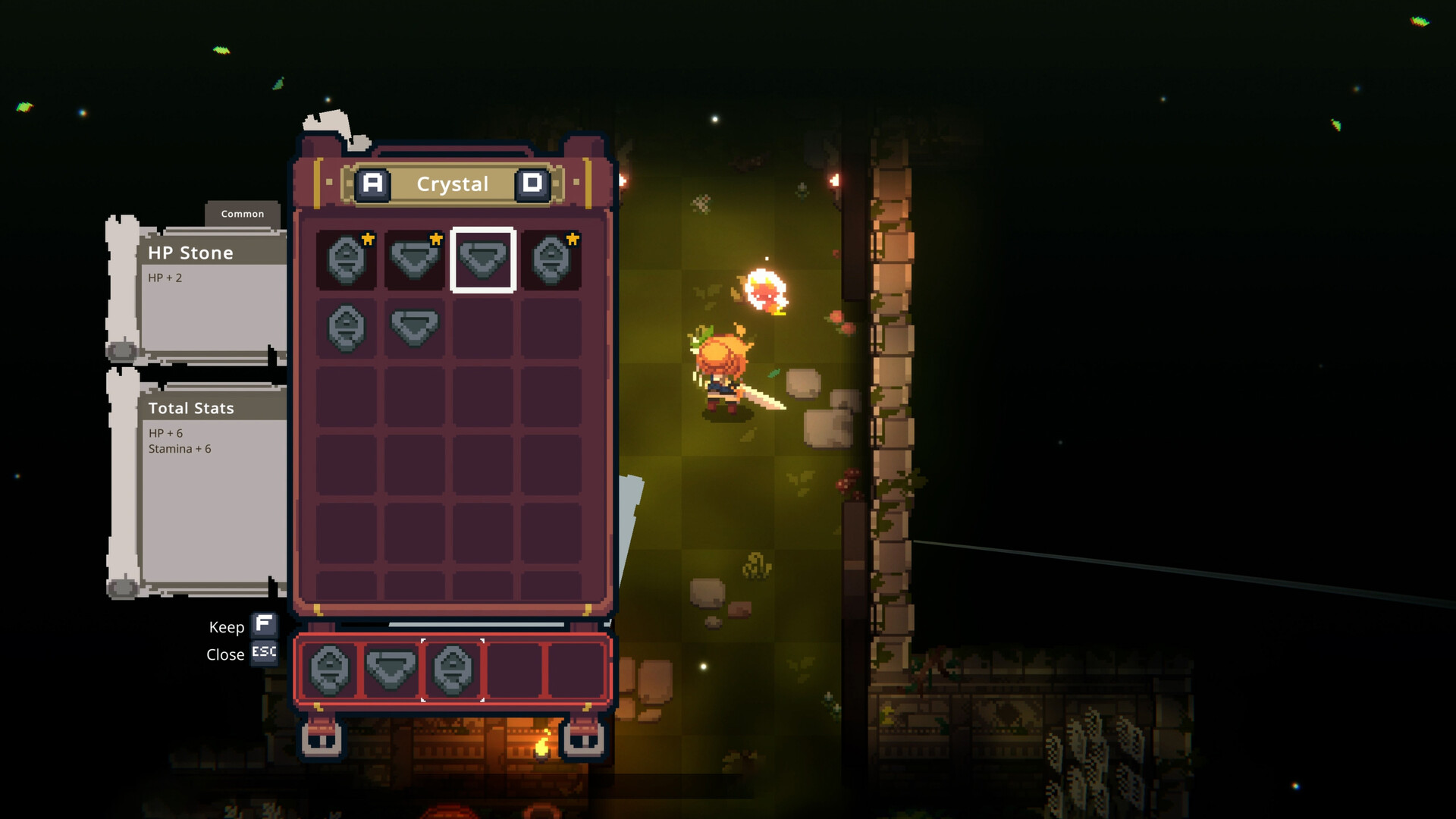Open the Crystal category header
1456x819 pixels.
pos(453,184)
